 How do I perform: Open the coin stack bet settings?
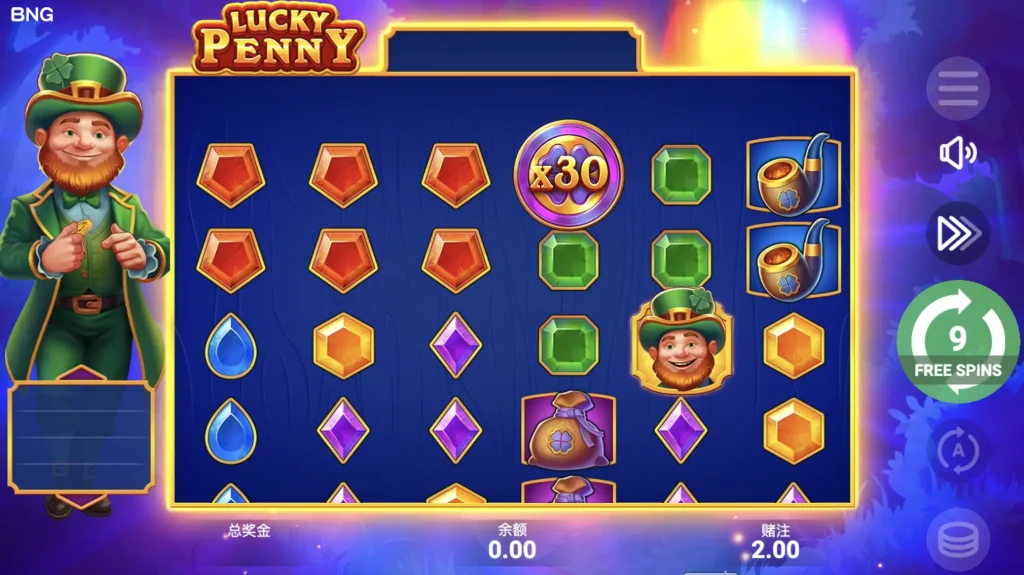(x=957, y=540)
